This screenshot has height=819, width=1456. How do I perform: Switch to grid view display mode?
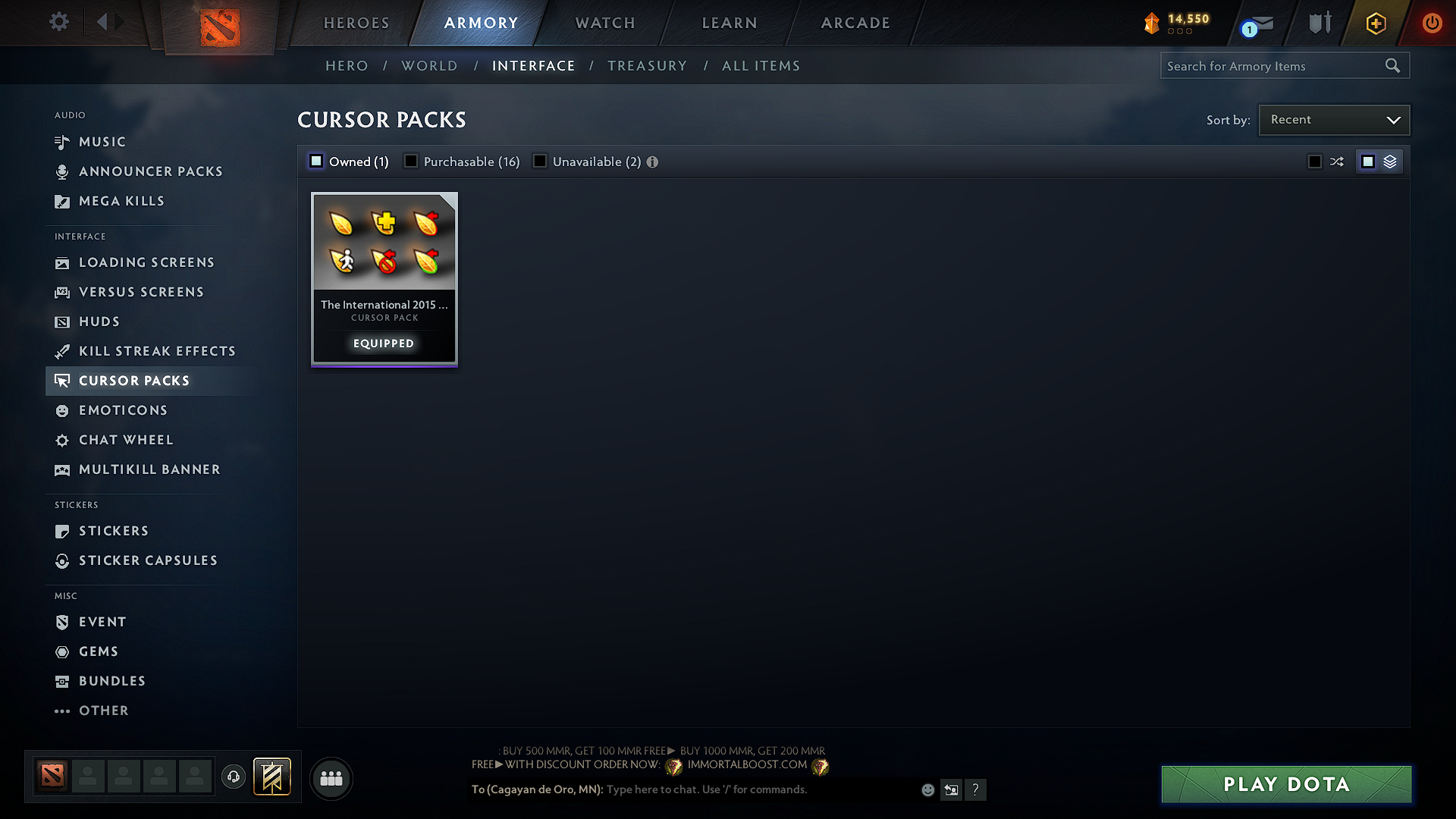1368,161
